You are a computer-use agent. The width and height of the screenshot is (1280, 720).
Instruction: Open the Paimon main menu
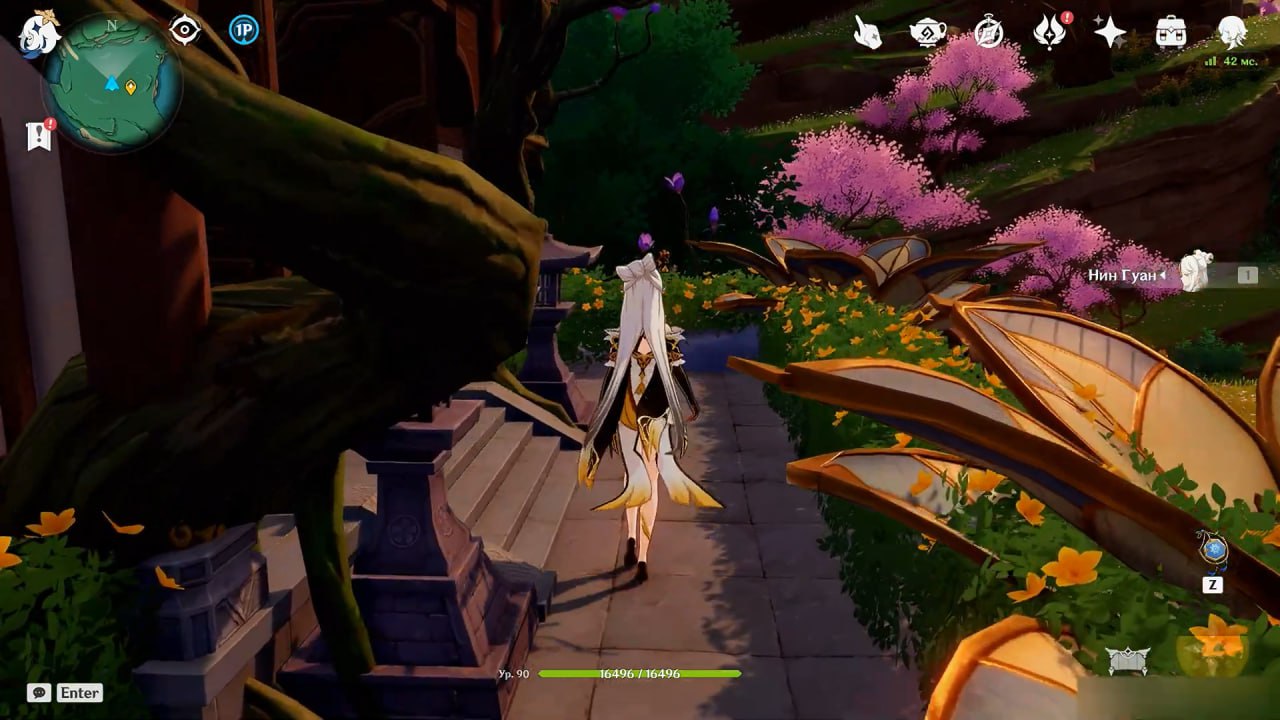click(40, 33)
